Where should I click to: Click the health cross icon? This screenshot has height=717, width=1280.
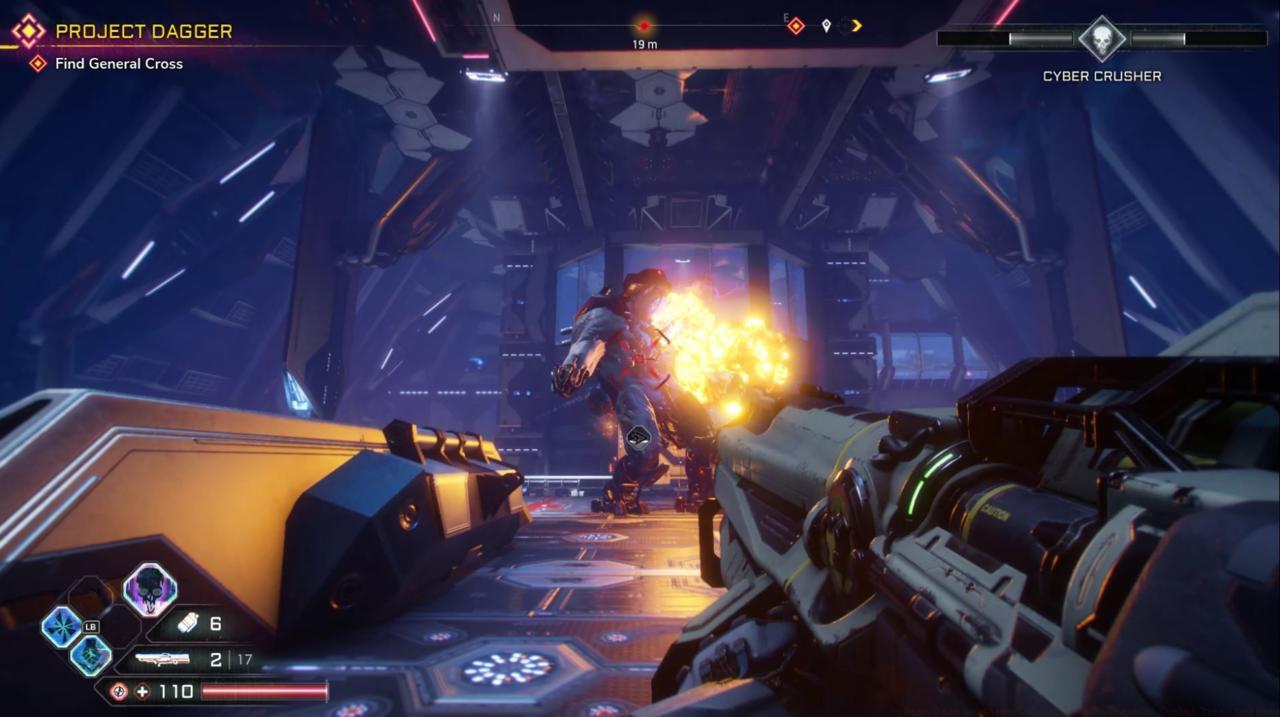click(x=143, y=691)
